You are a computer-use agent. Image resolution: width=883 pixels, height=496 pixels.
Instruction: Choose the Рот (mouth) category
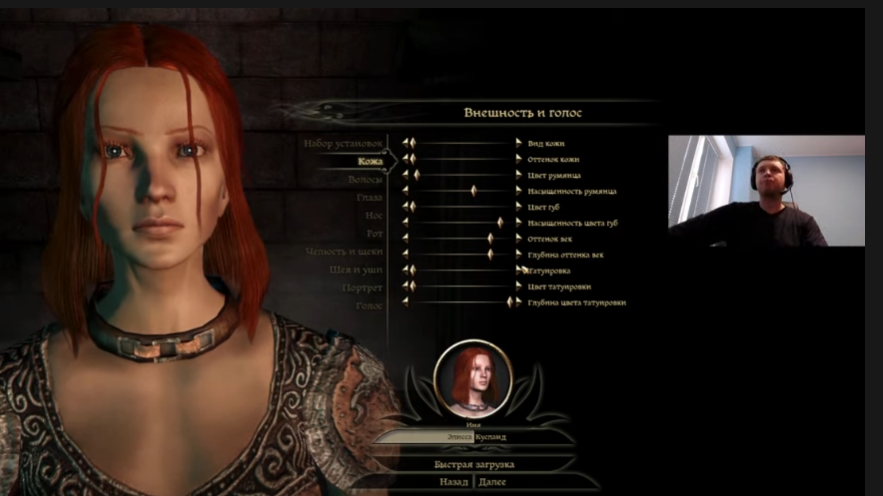tap(373, 233)
